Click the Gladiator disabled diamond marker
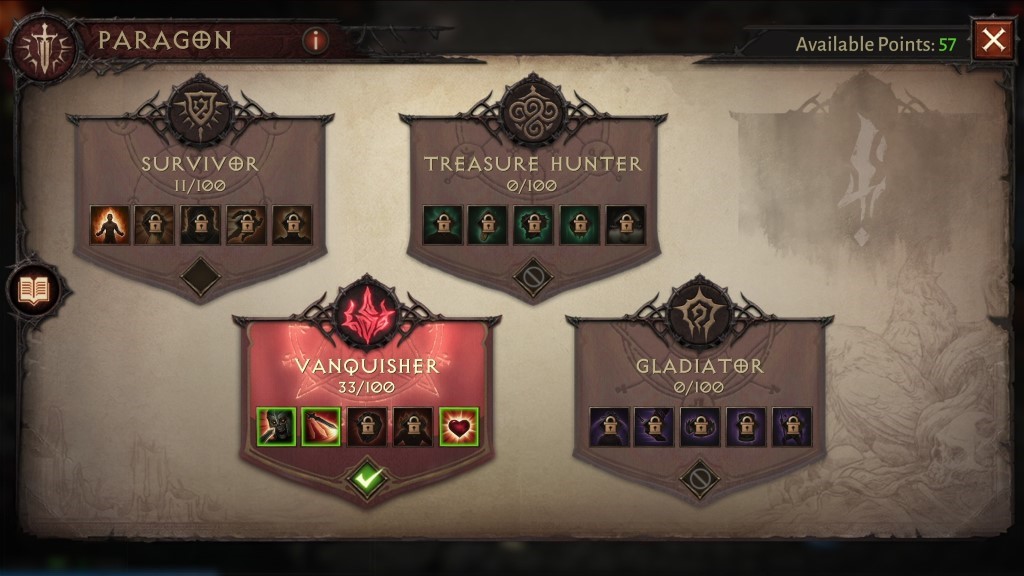This screenshot has height=576, width=1024. click(x=699, y=479)
